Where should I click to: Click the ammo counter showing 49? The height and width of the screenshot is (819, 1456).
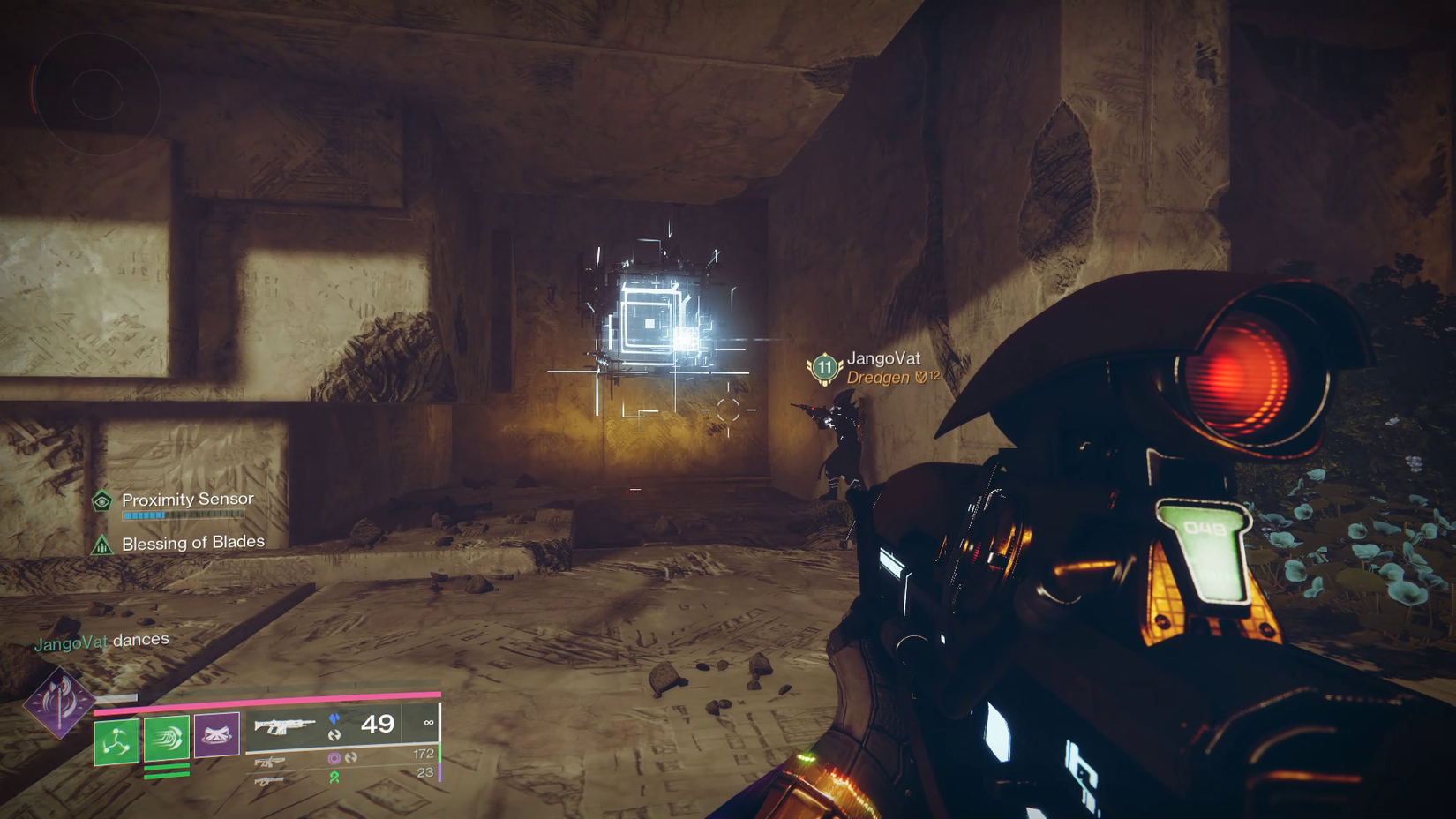coord(379,725)
